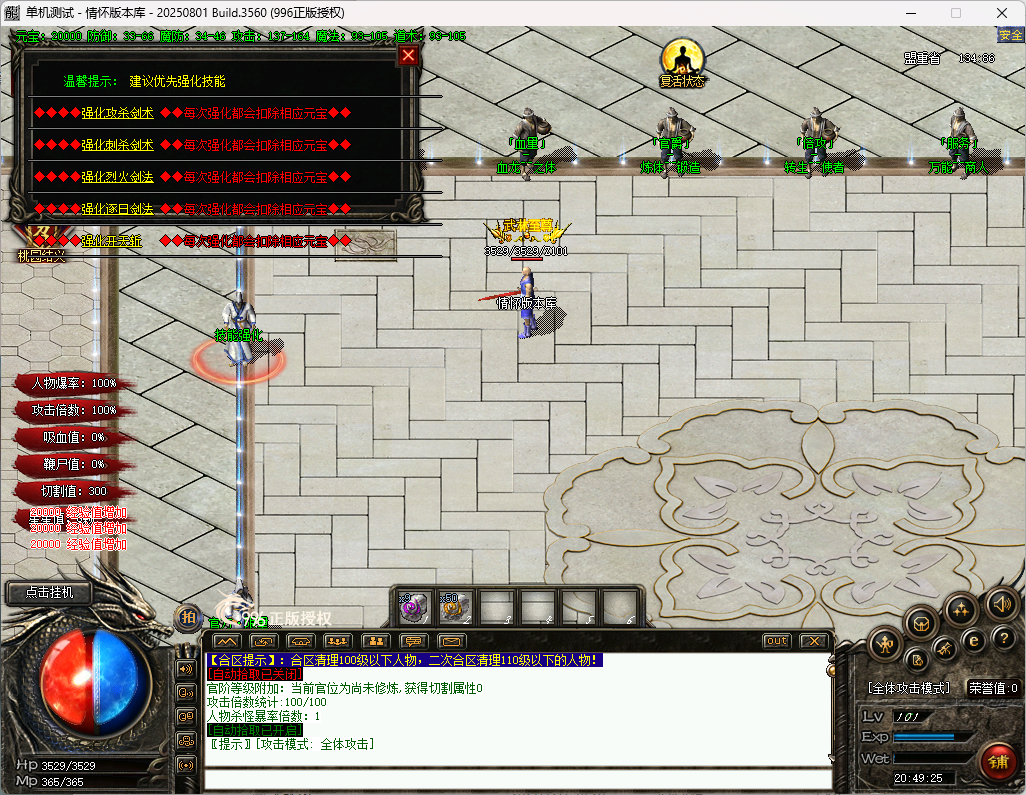This screenshot has width=1026, height=795.
Task: Select the 强化刺杀剑术 enhancement option
Action: click(117, 145)
